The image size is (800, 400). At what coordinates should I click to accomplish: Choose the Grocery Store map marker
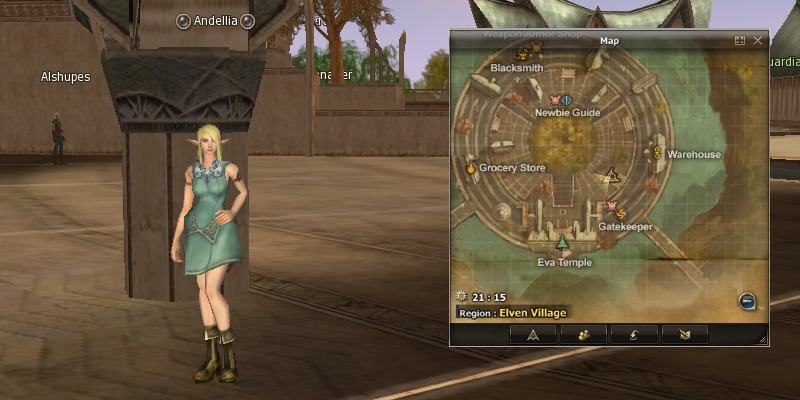point(470,168)
